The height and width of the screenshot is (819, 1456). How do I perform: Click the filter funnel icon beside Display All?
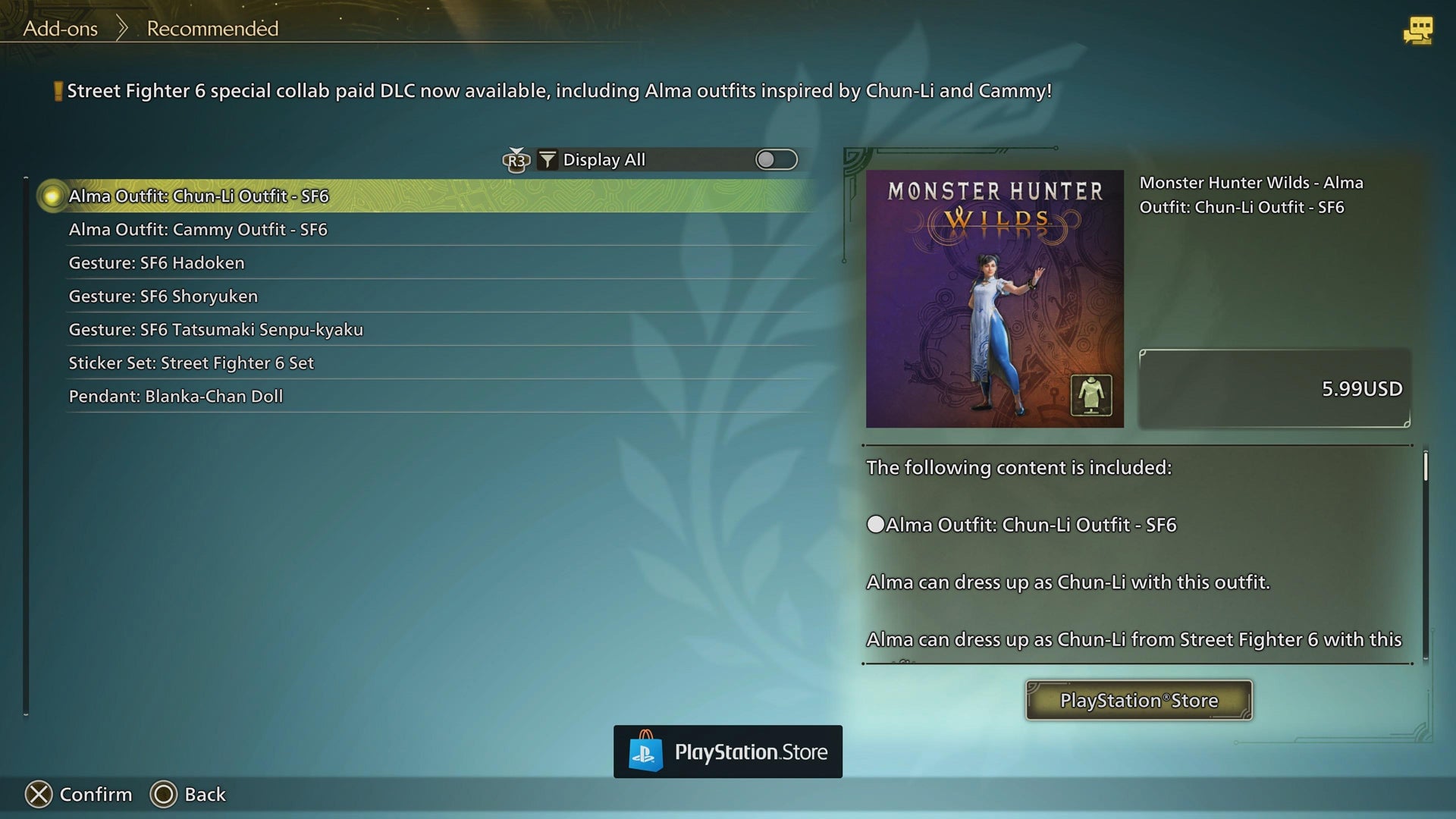tap(546, 159)
